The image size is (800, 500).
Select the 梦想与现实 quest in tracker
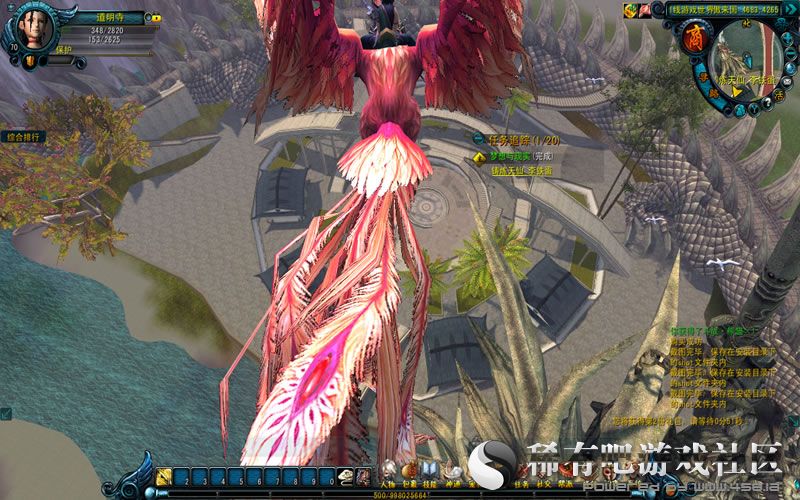click(508, 156)
